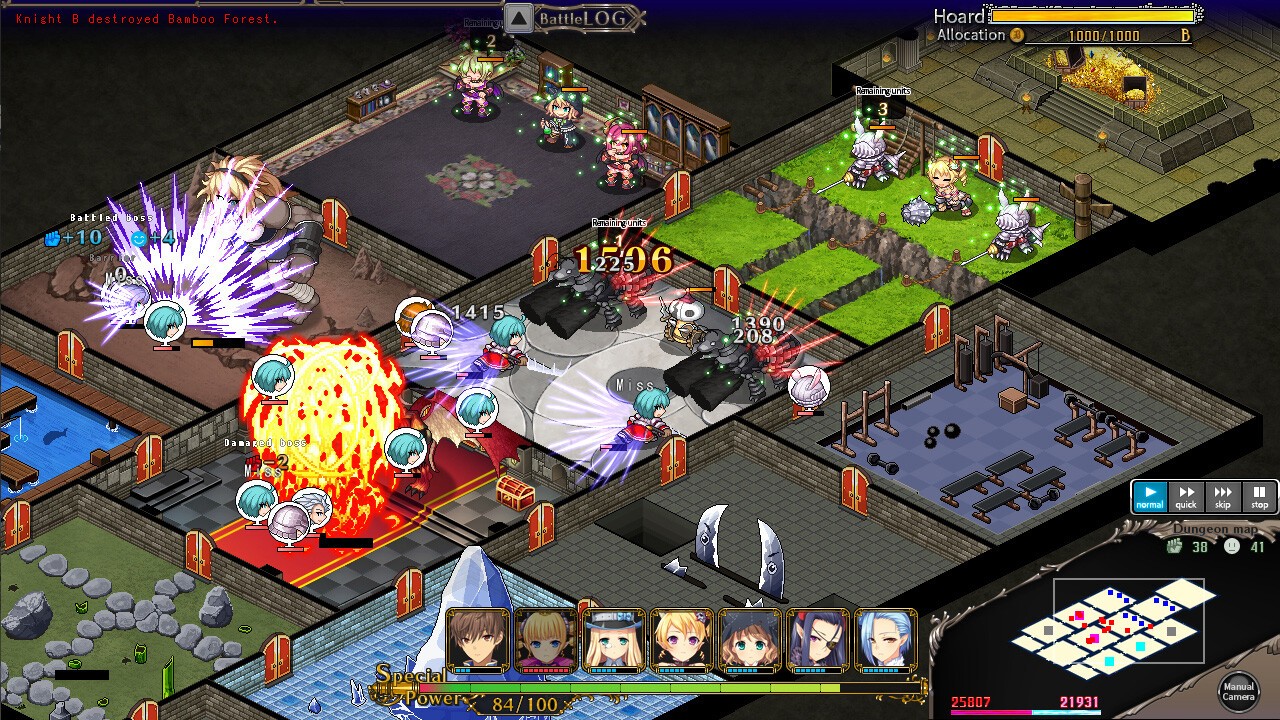1280x720 pixels.
Task: Select the brown-haired male hero portrait
Action: [478, 640]
